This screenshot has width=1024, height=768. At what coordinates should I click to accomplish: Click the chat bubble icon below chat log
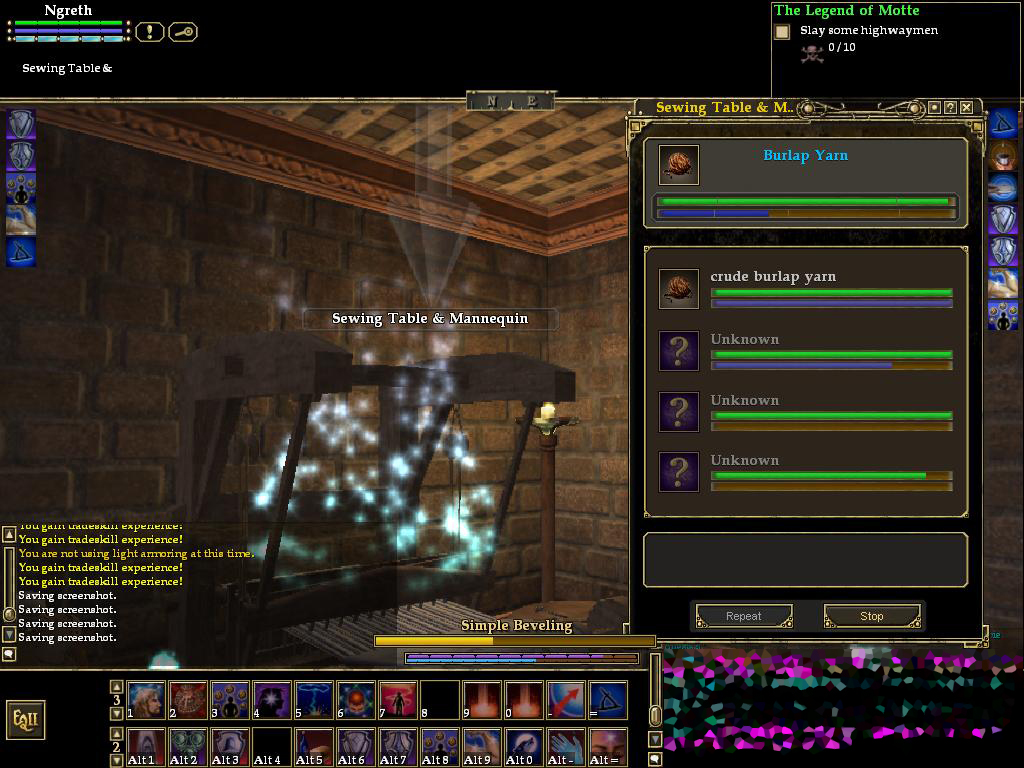[x=9, y=654]
